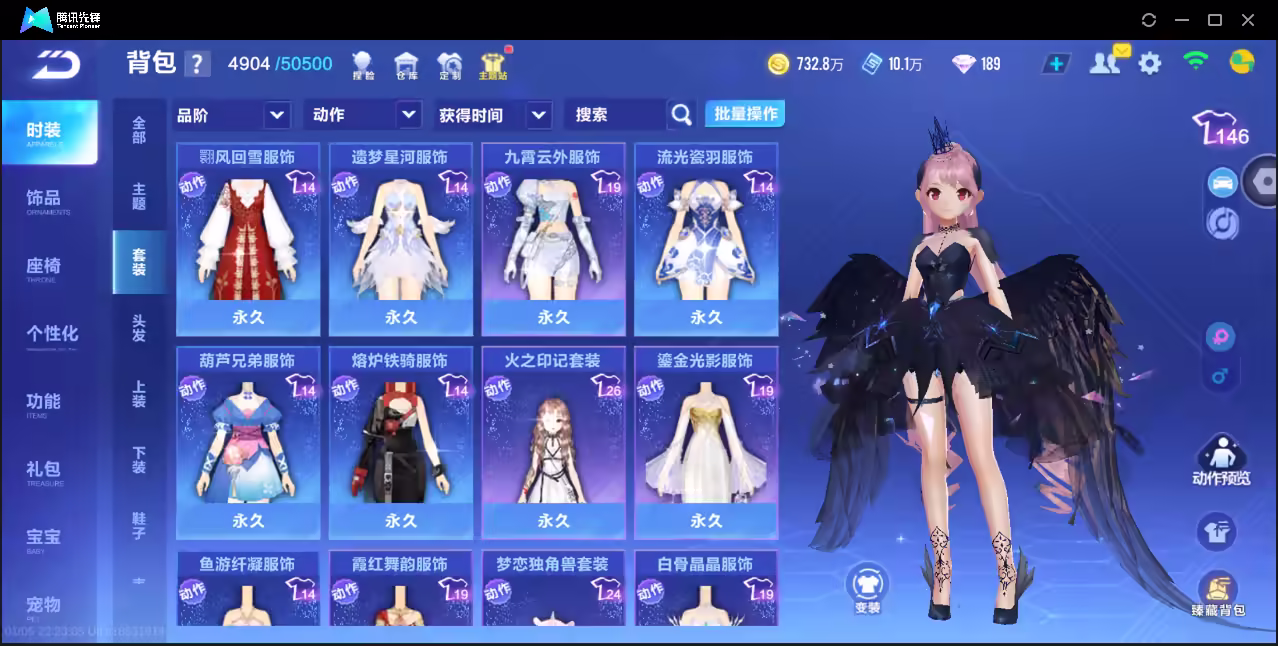Open the gear settings icon
1278x646 pixels.
click(x=1150, y=64)
